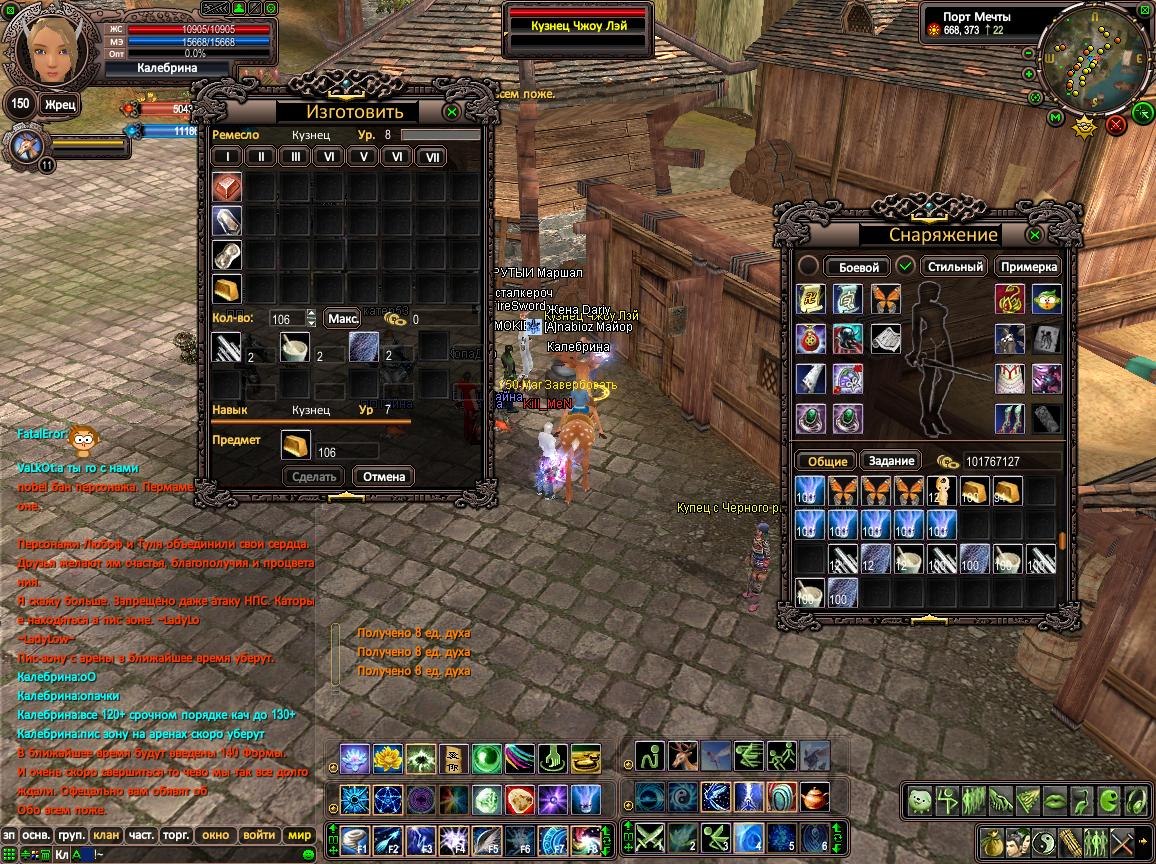Select the gold bar recipe slot
This screenshot has width=1156, height=864.
click(227, 289)
